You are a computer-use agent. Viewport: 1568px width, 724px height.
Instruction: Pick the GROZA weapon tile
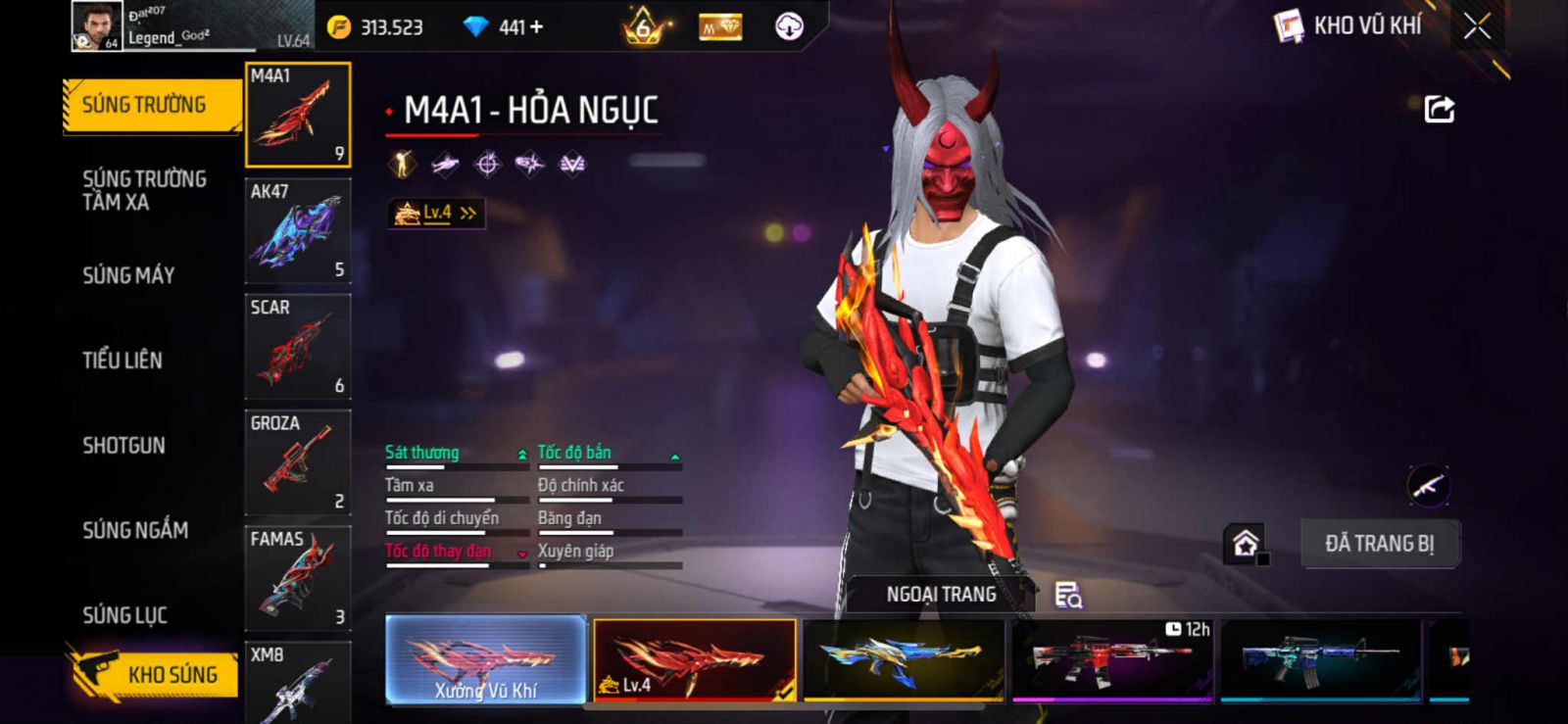click(x=298, y=462)
